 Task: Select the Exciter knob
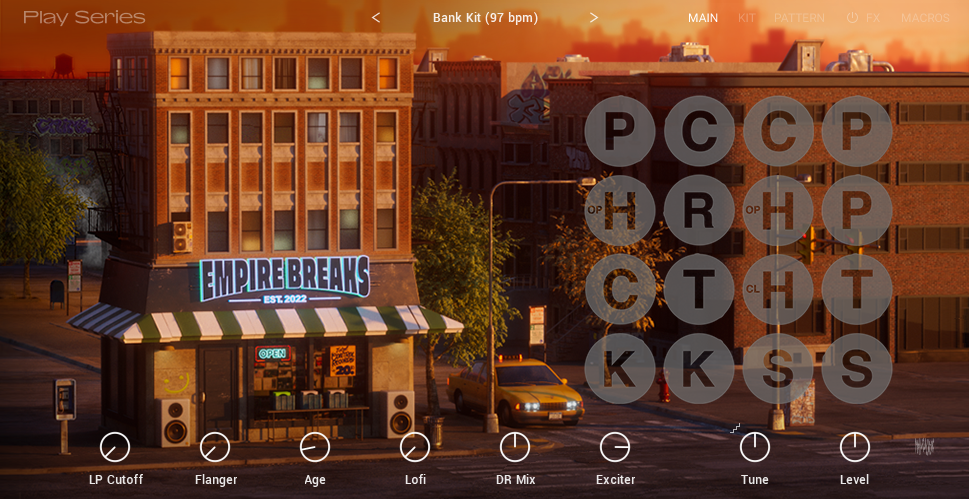(615, 447)
